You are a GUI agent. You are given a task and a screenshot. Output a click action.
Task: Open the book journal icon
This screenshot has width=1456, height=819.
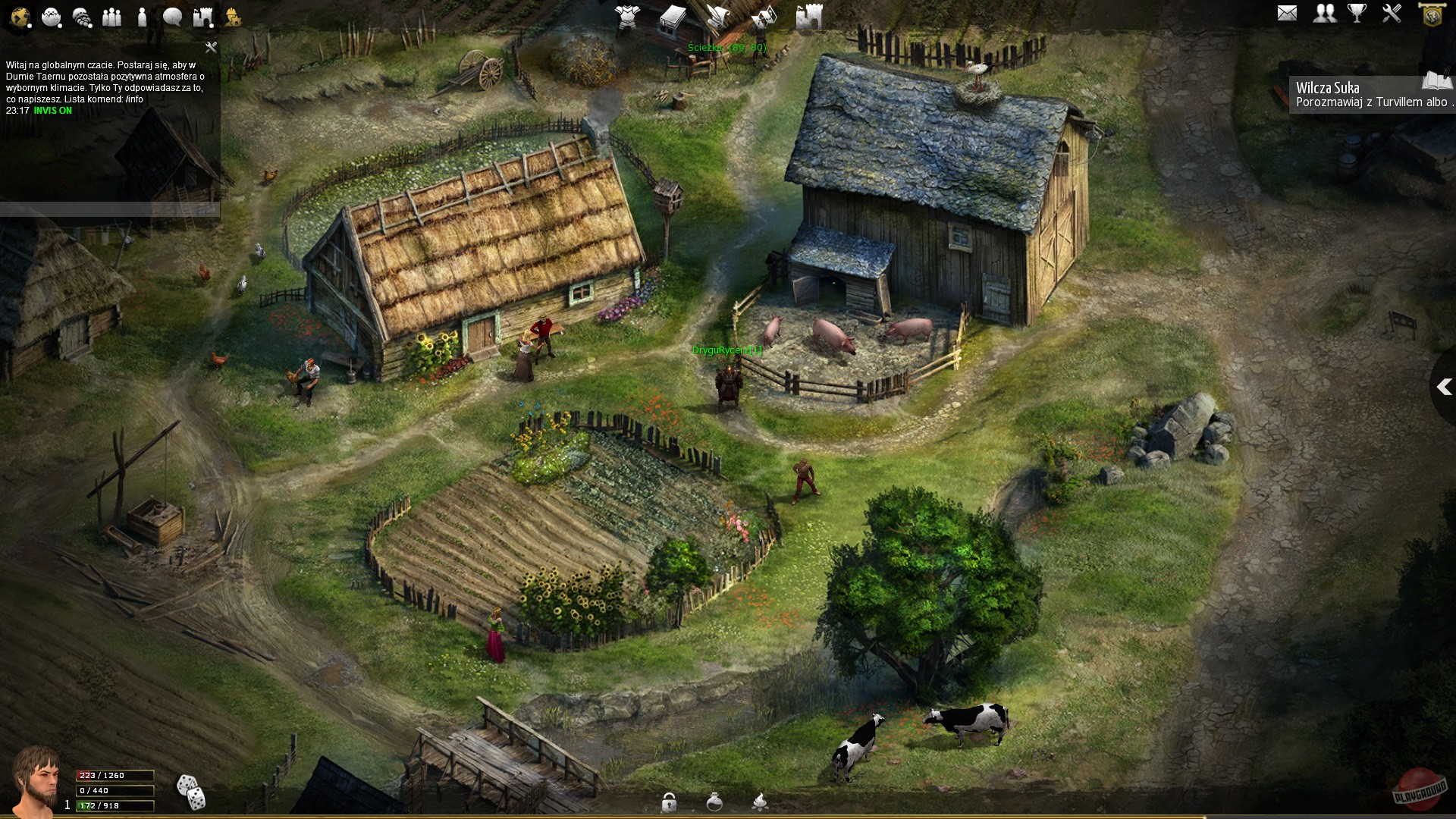[x=672, y=17]
